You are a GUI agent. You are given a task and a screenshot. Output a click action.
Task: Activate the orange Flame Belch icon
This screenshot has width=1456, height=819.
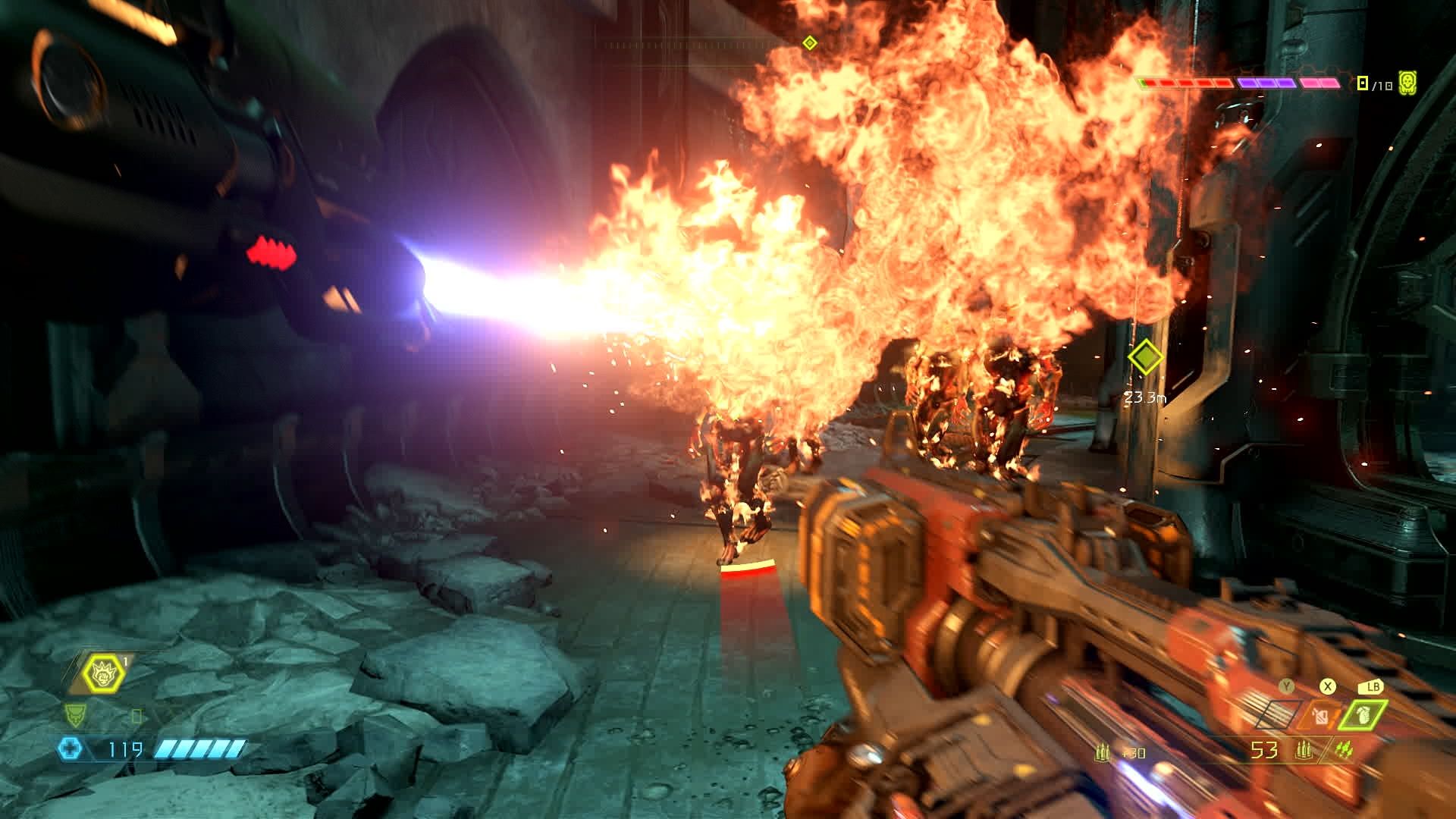[x=1321, y=716]
